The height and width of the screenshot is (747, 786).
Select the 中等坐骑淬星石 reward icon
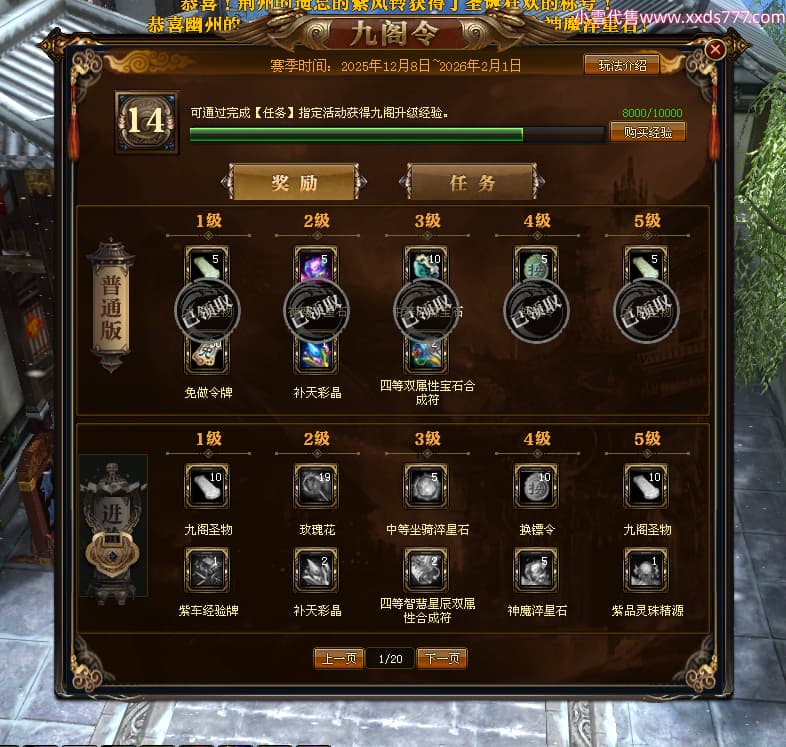pyautogui.click(x=427, y=486)
